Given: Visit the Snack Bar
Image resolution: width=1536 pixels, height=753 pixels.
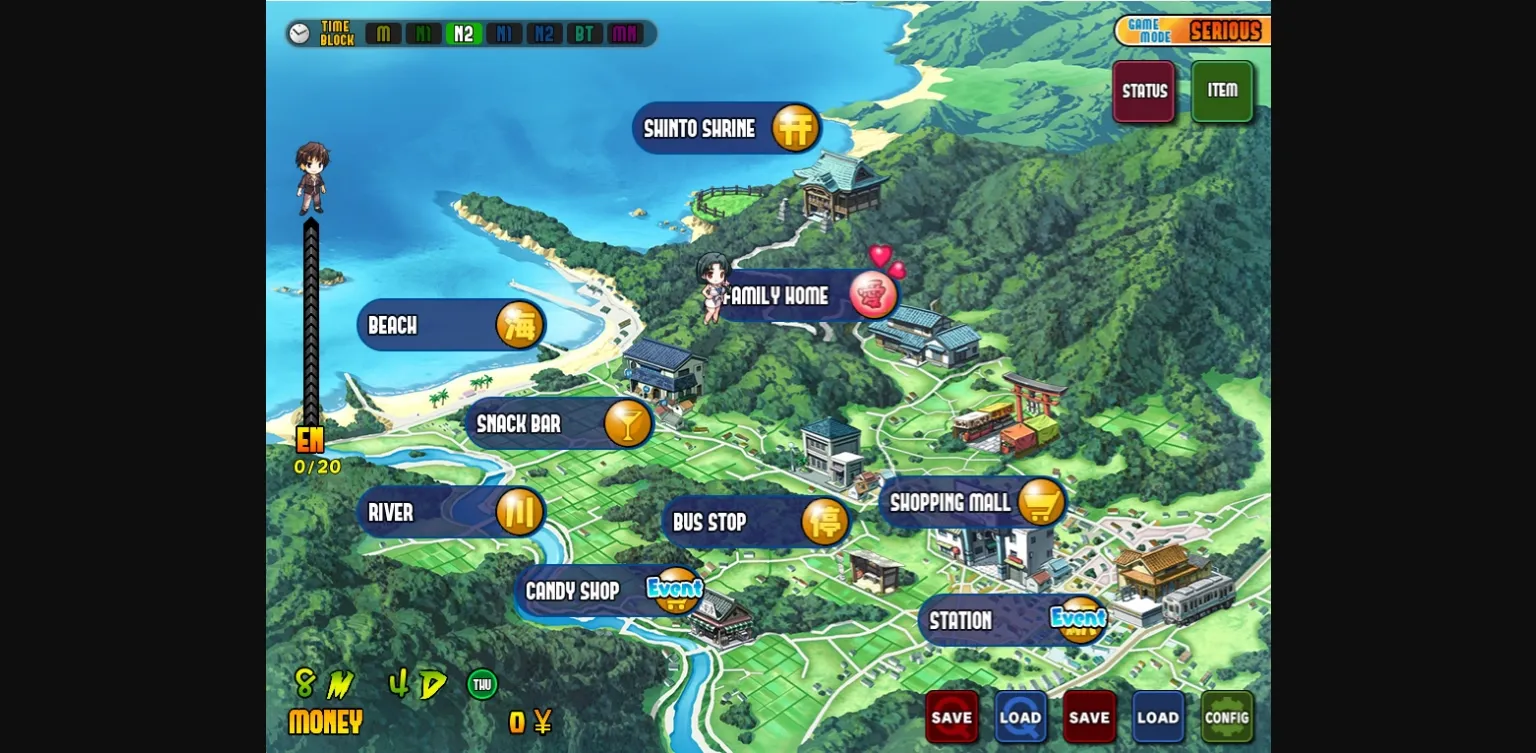Looking at the screenshot, I should click(560, 424).
